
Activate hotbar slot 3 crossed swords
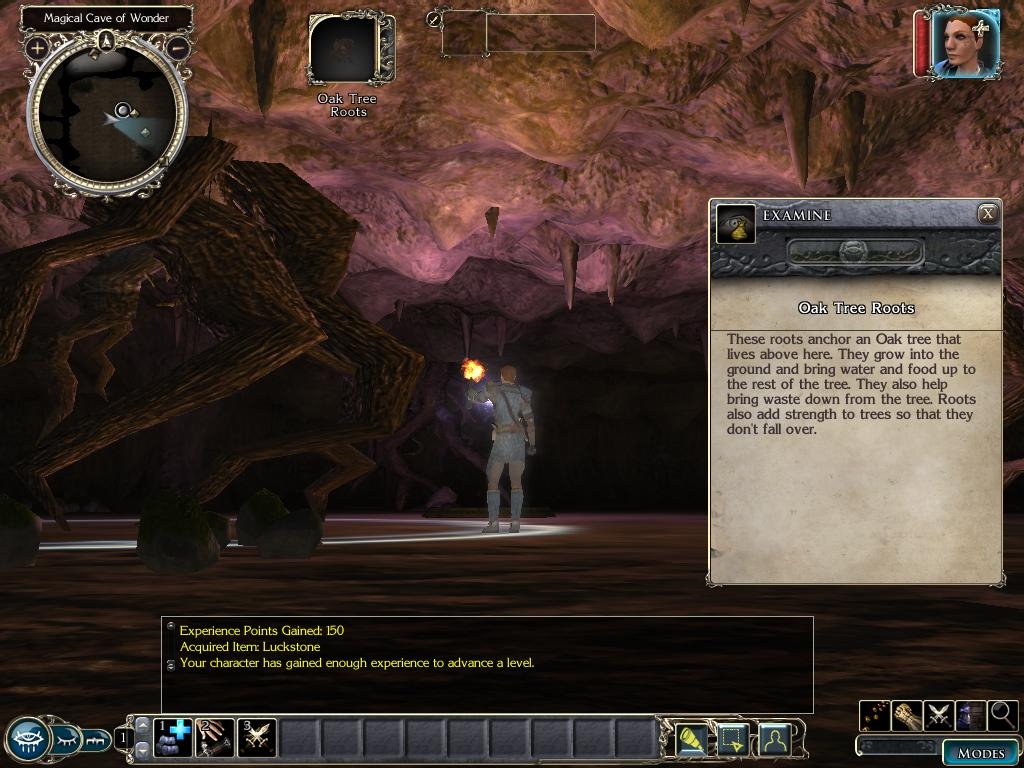[257, 738]
